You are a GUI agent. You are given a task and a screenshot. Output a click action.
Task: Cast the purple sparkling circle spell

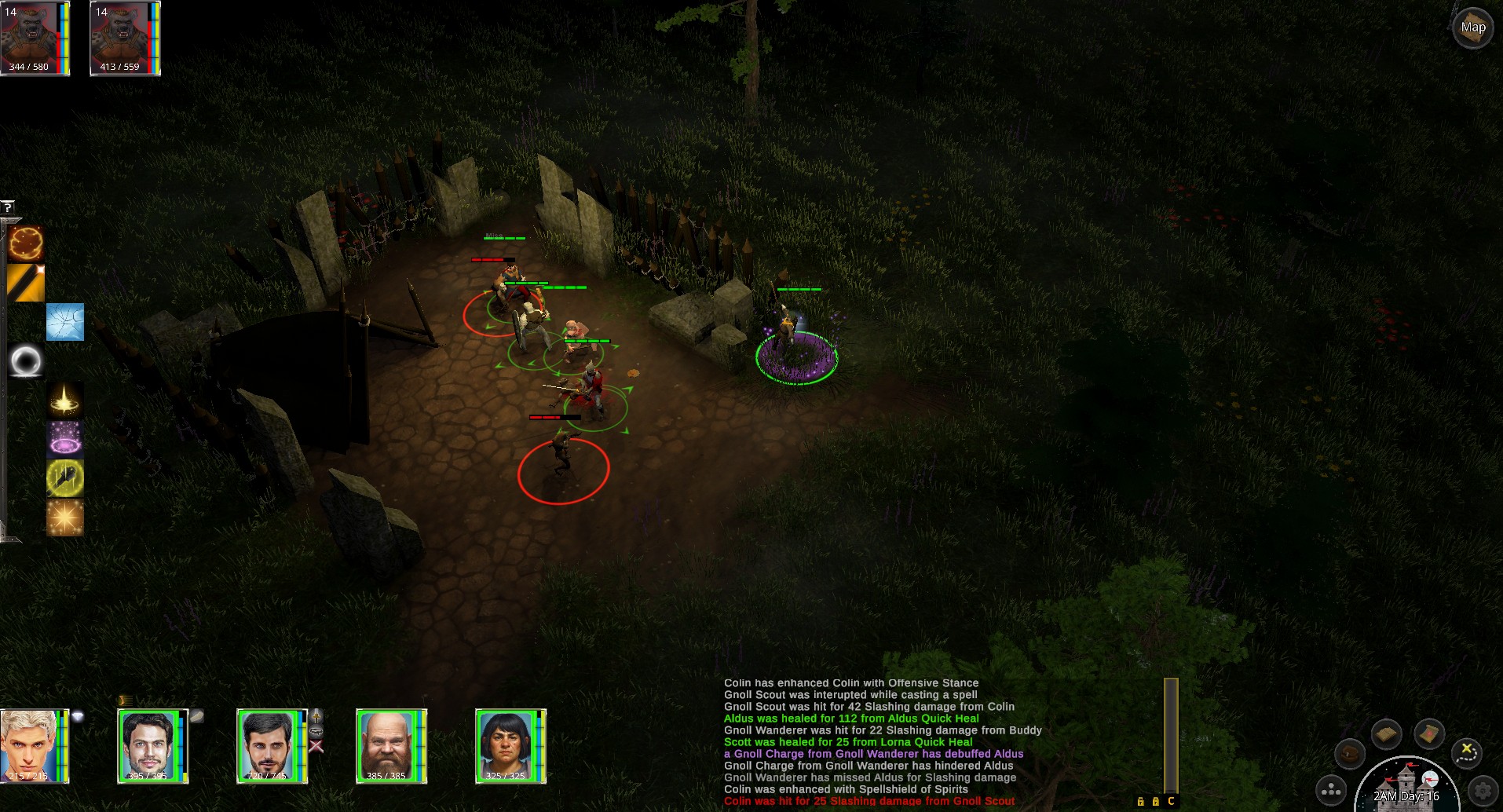coord(64,439)
